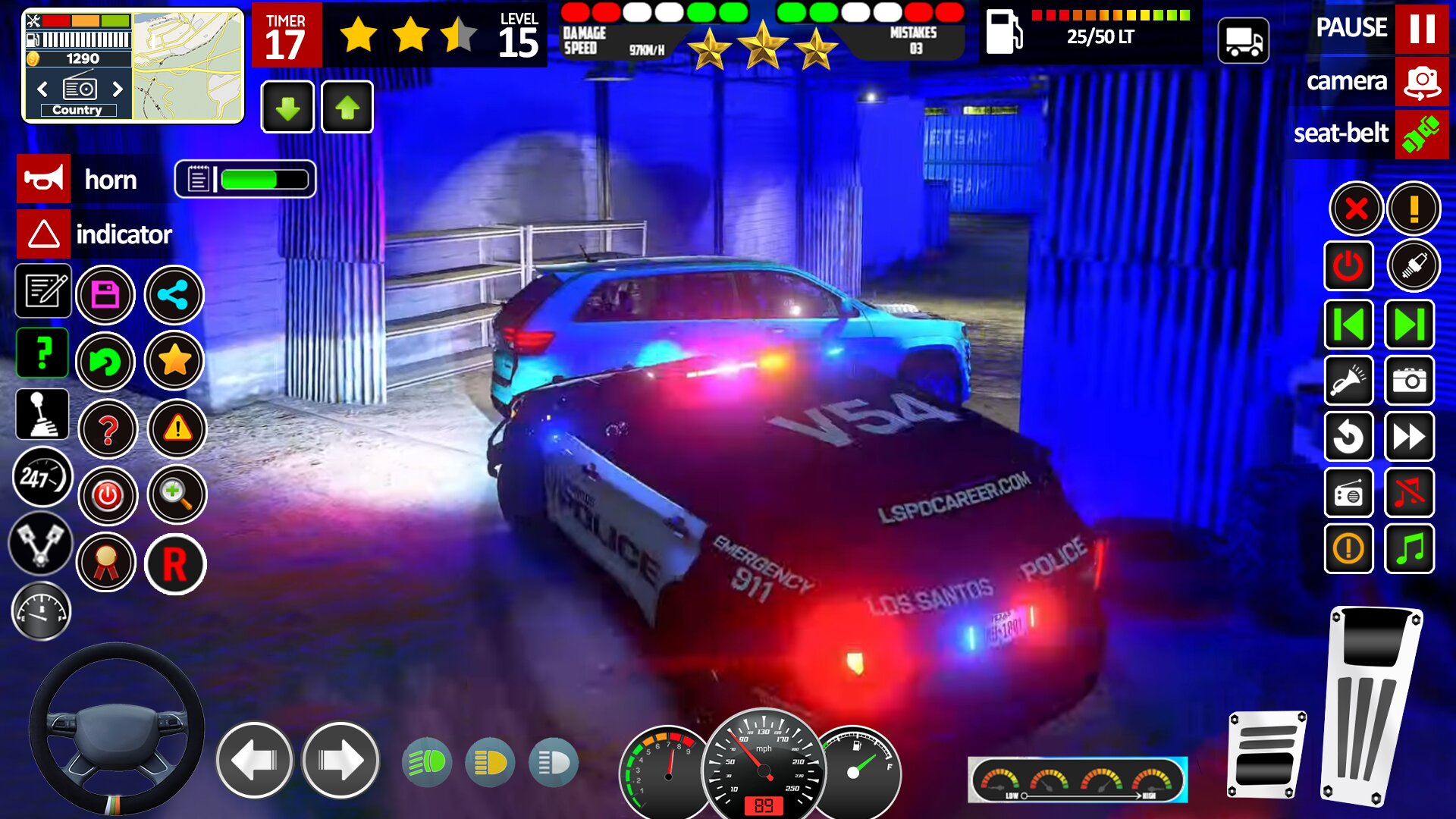Open the PAUSE menu
Screen dimensions: 1456x819
1353,29
